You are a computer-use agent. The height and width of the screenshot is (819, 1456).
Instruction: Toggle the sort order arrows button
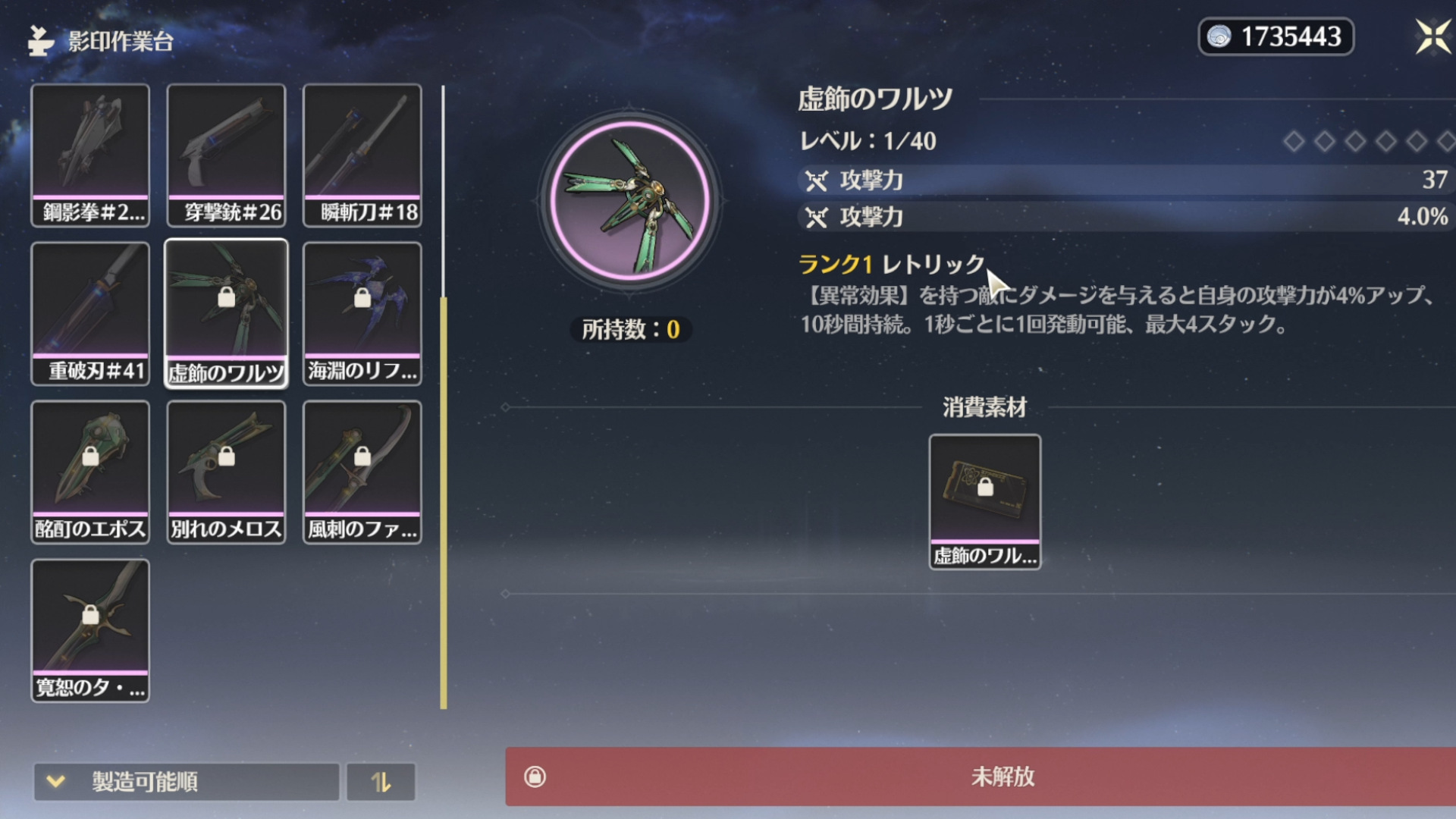point(381,781)
